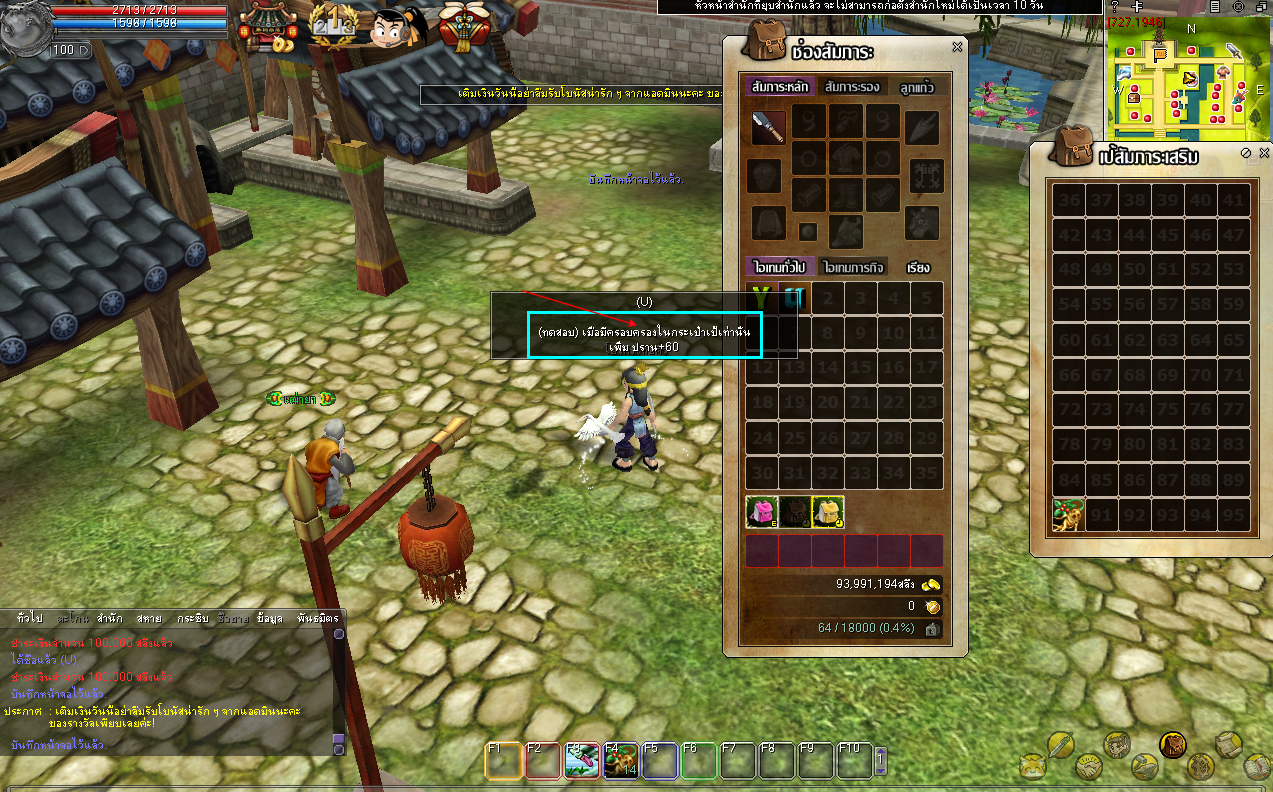The image size is (1273, 792).
Task: Close the main inventory window
Action: (957, 47)
